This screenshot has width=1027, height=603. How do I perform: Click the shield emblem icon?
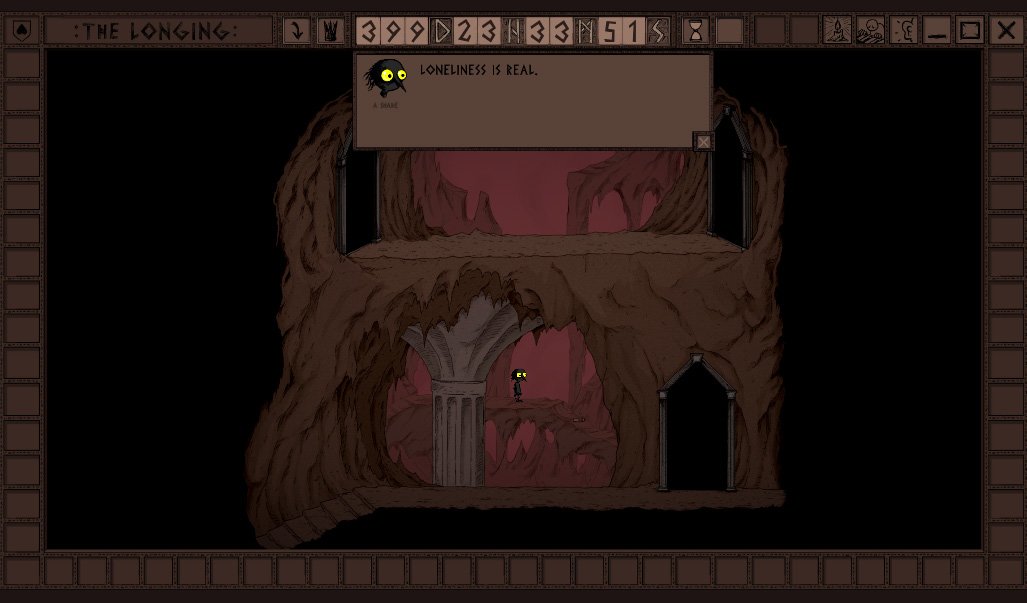[22, 31]
